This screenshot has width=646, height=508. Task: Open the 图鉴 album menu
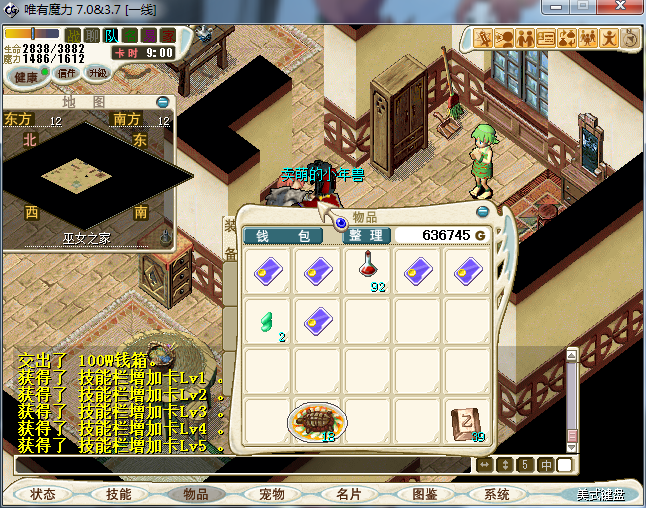pos(423,494)
